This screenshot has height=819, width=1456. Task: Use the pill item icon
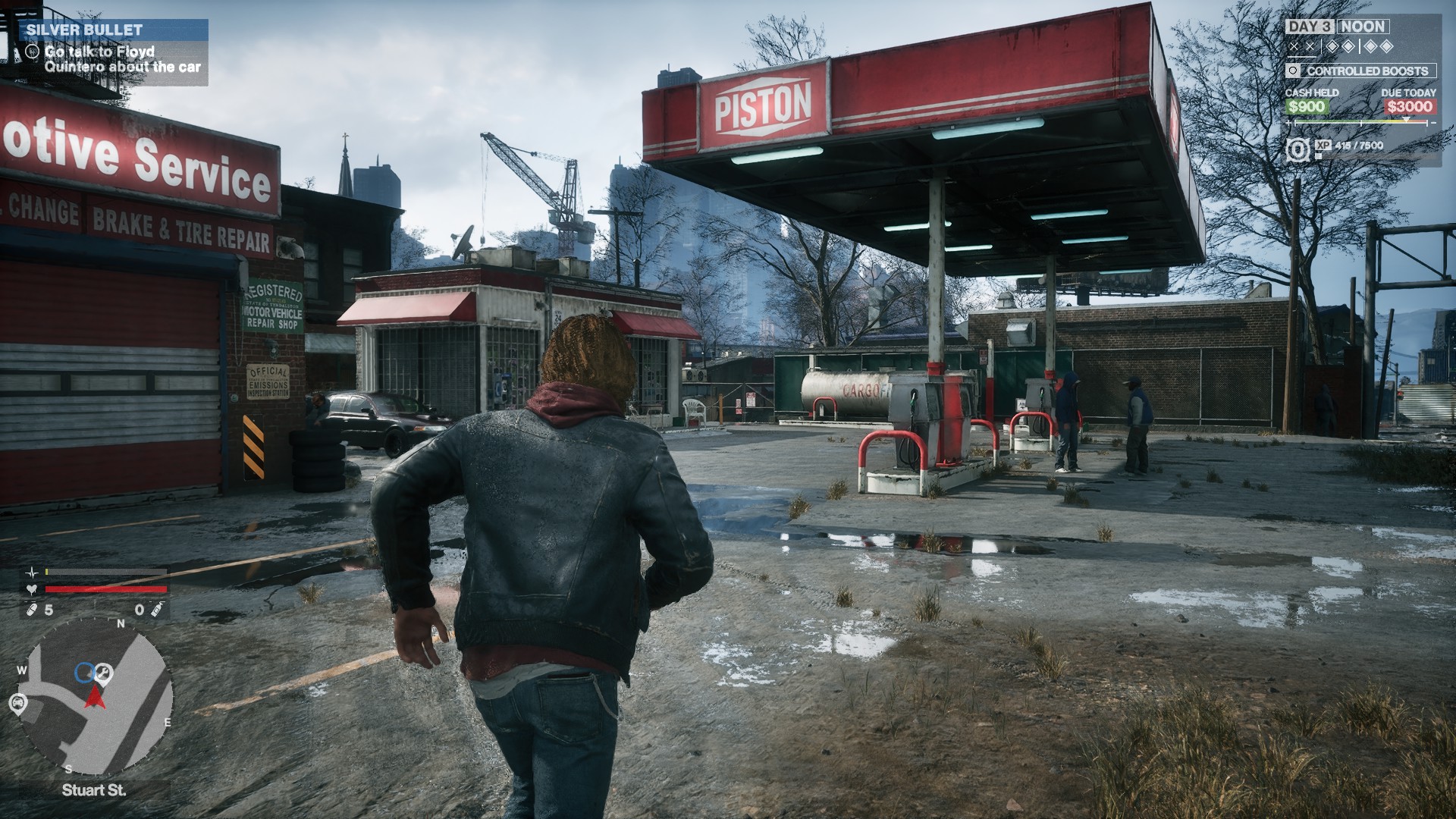pyautogui.click(x=31, y=610)
